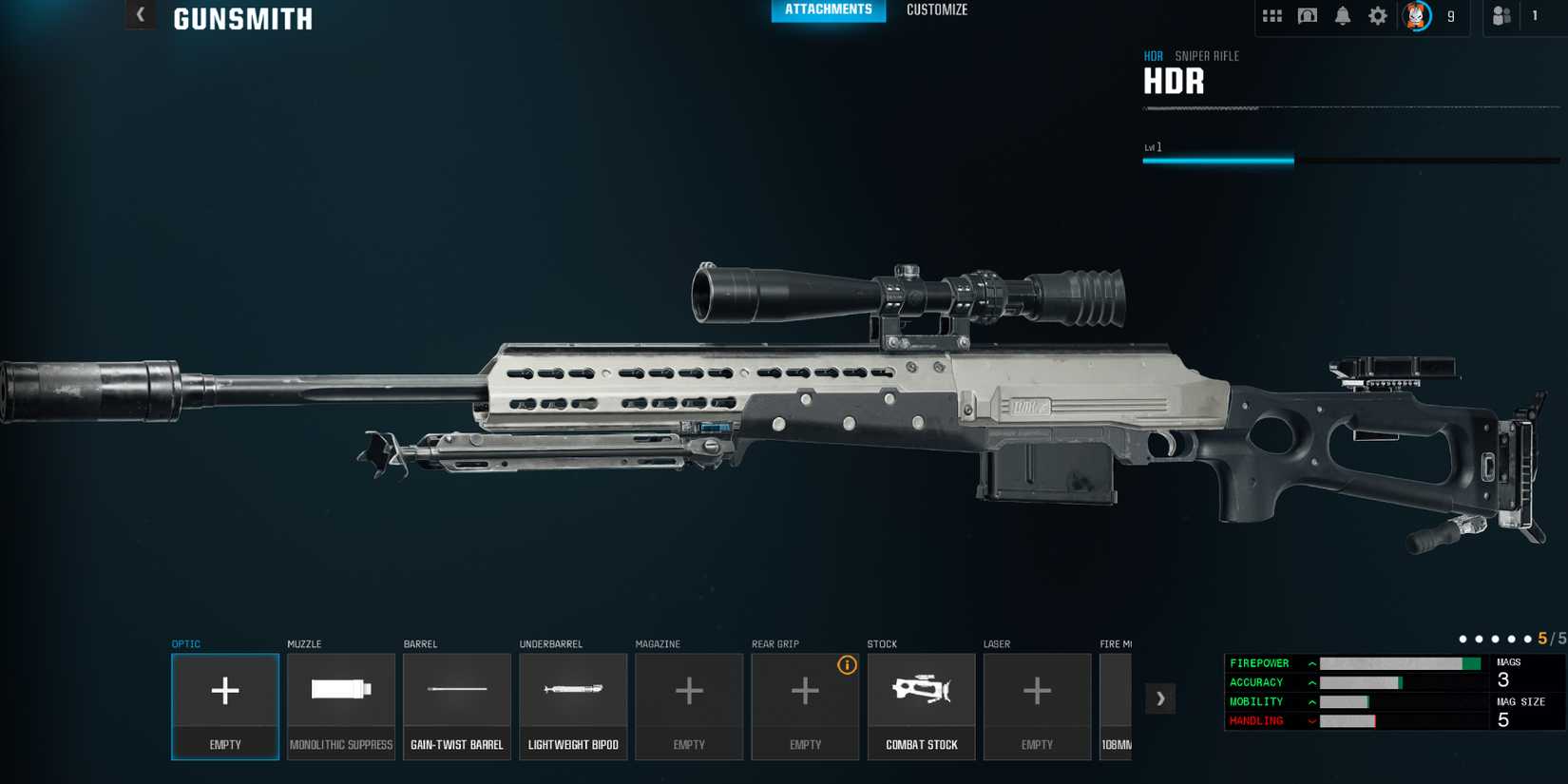Open the social party icon

(x=1501, y=15)
